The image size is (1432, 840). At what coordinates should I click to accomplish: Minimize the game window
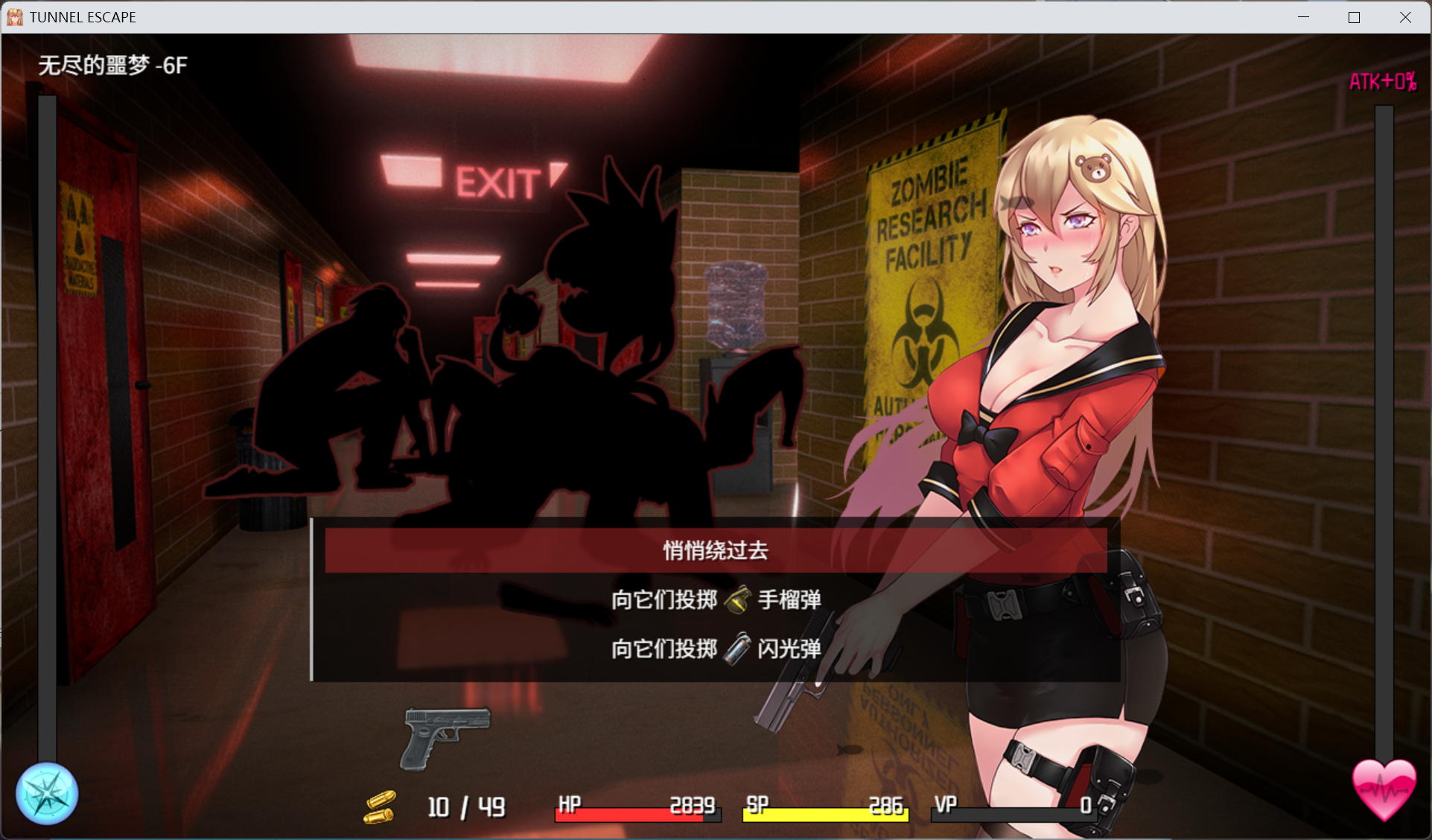point(1303,17)
